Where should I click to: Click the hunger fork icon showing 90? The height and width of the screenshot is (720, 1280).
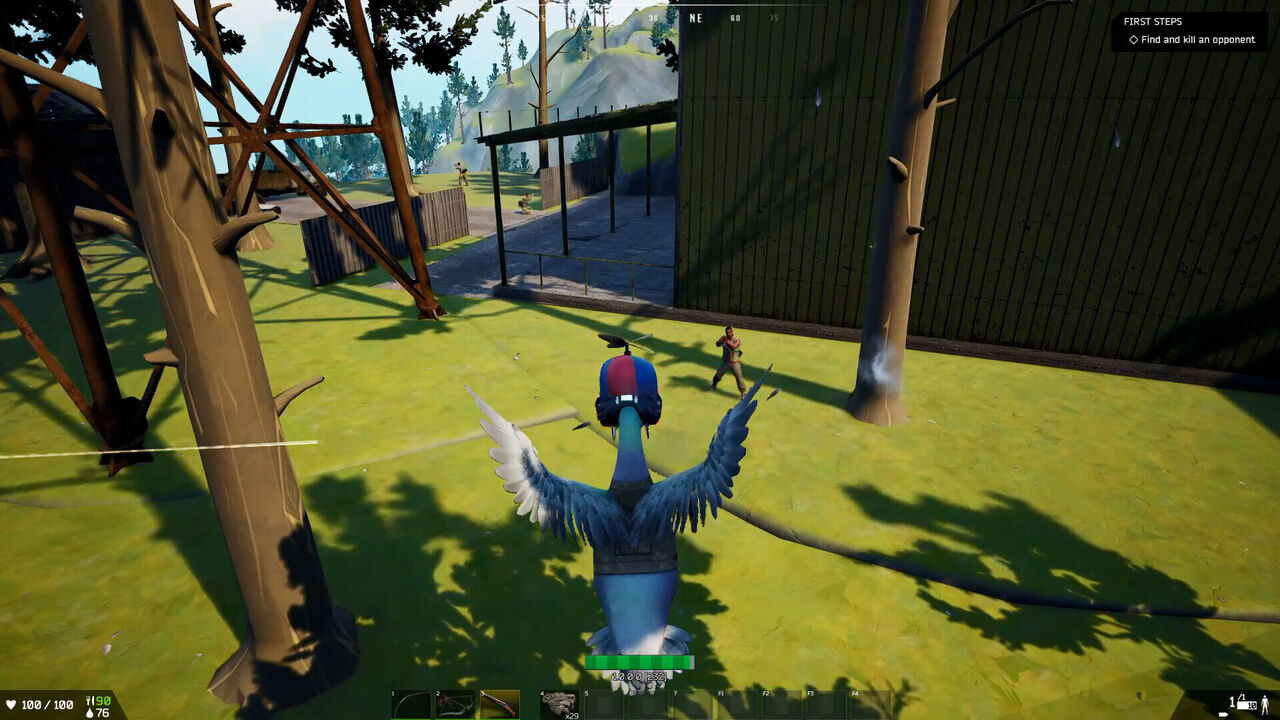89,701
